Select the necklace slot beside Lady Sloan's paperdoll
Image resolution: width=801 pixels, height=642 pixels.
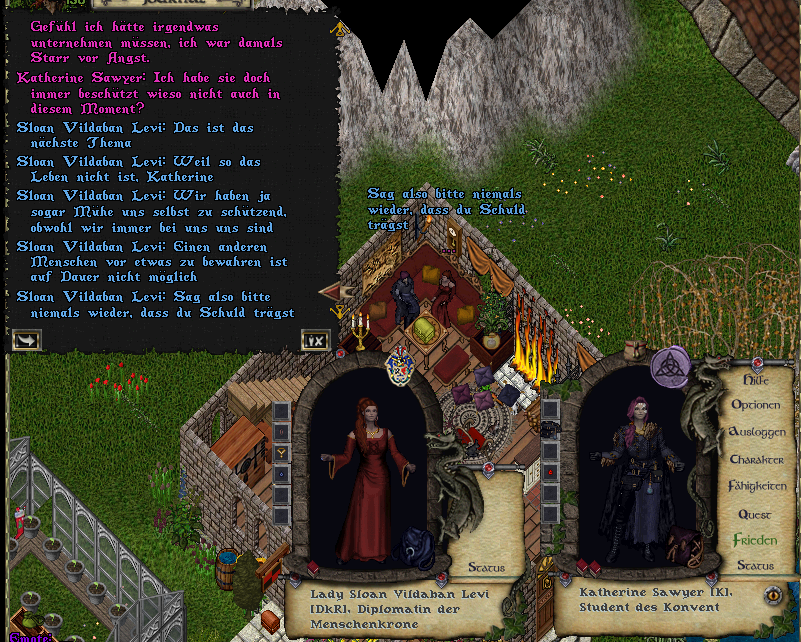(282, 452)
